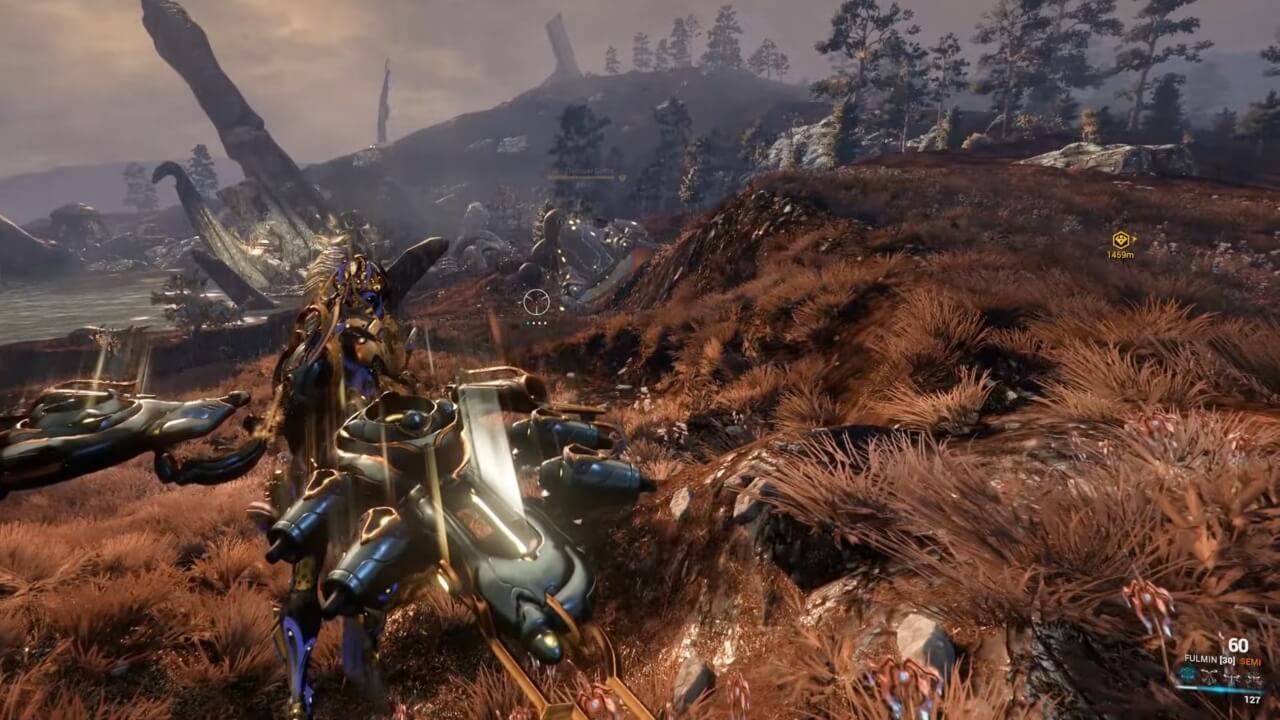Click the crosshair reticle at screen center
This screenshot has width=1280, height=720.
click(537, 300)
